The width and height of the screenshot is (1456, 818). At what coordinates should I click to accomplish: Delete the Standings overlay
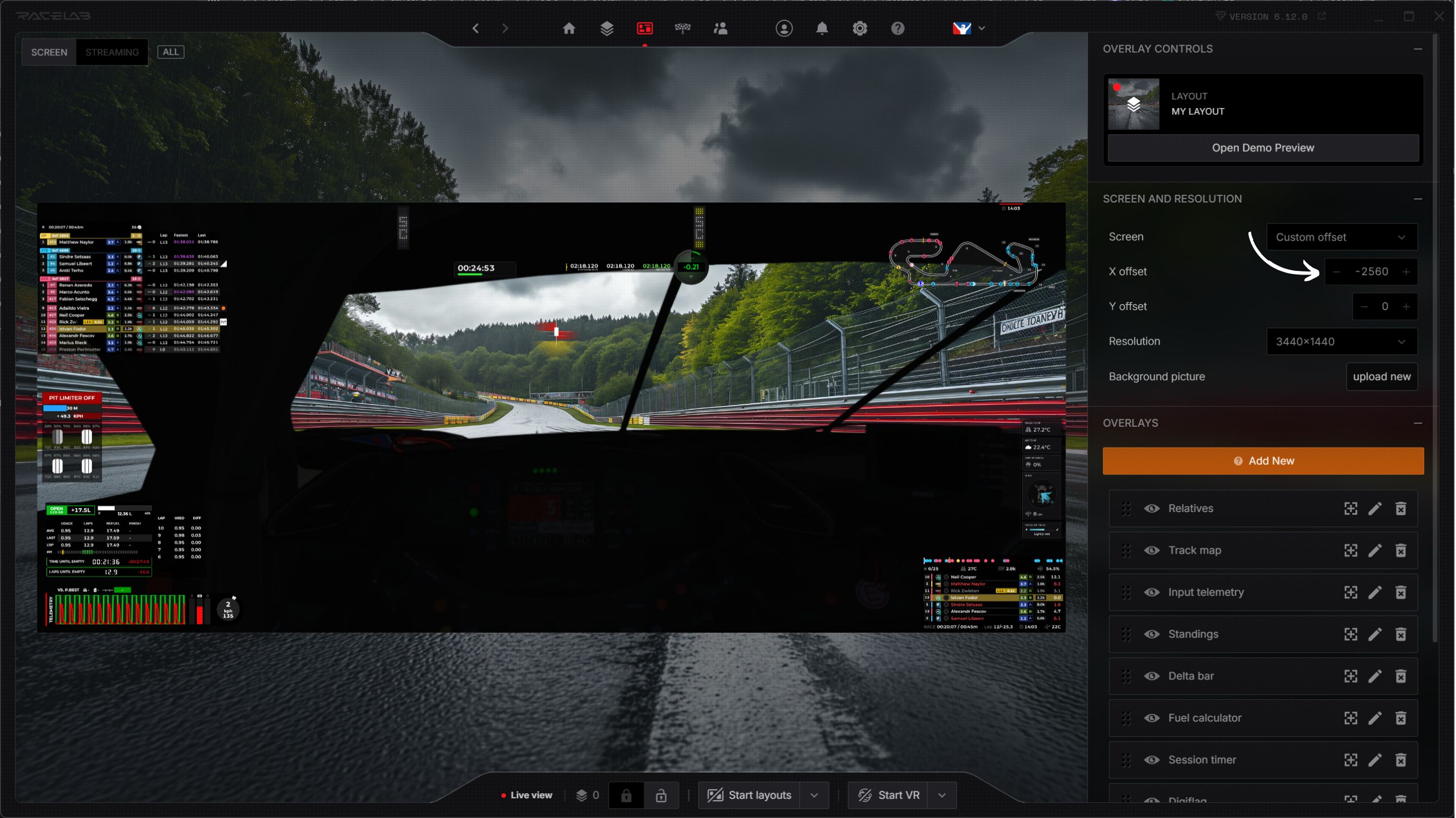(x=1401, y=634)
